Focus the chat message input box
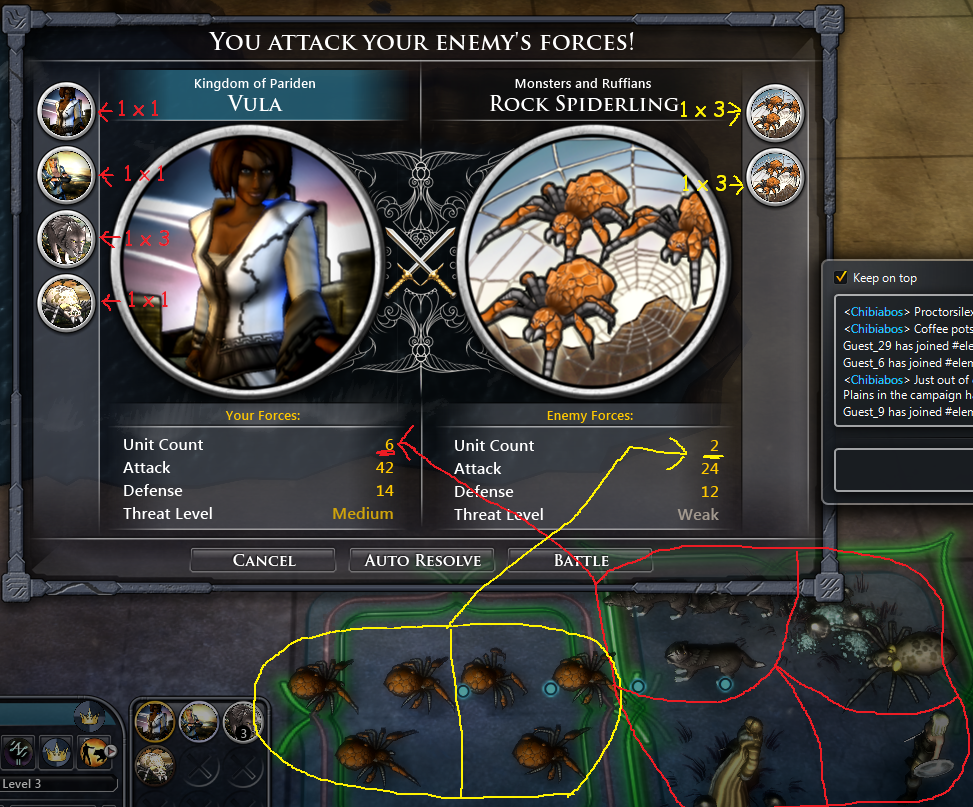973x807 pixels. 905,468
